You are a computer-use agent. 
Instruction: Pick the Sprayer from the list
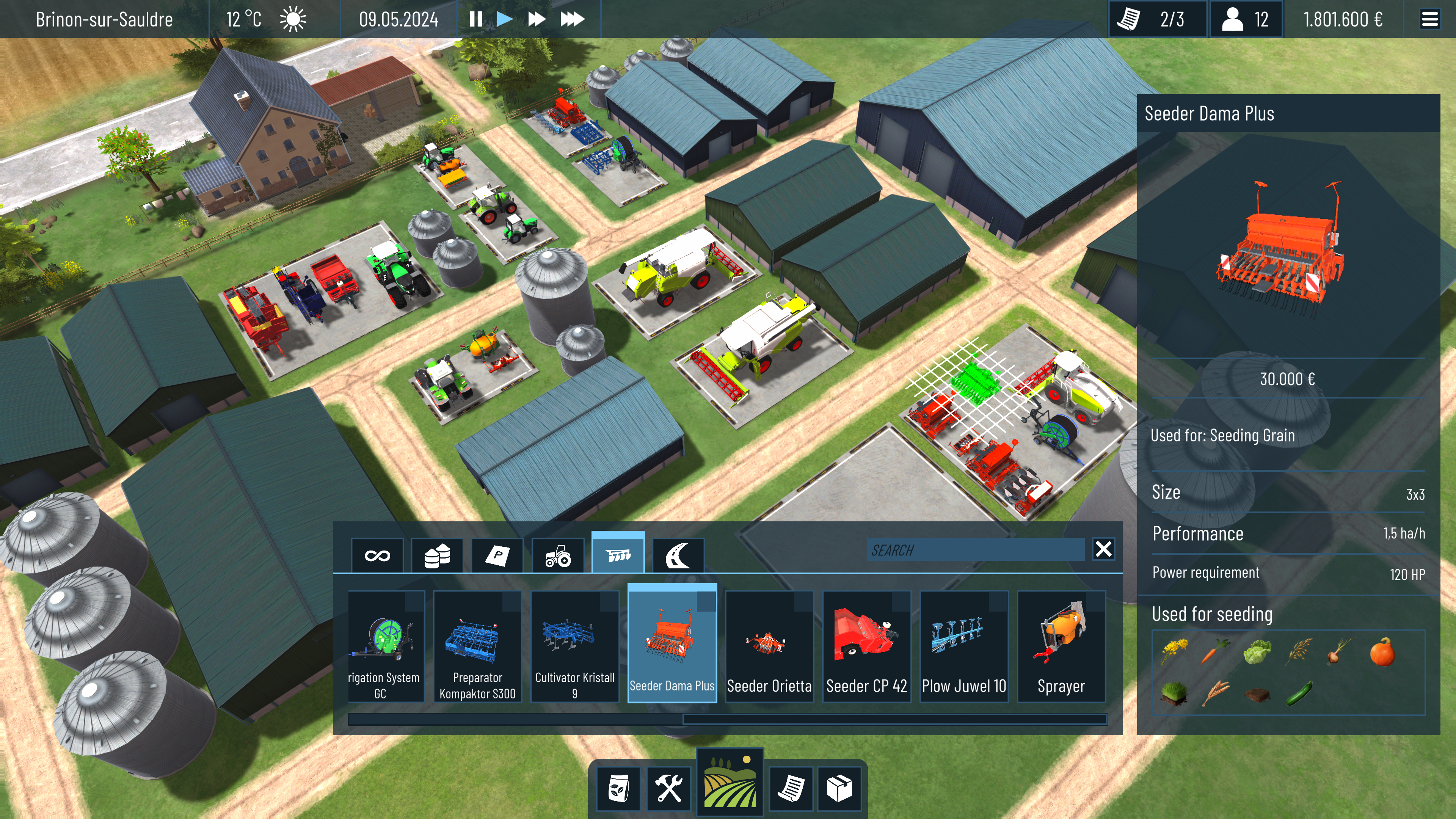click(1061, 646)
